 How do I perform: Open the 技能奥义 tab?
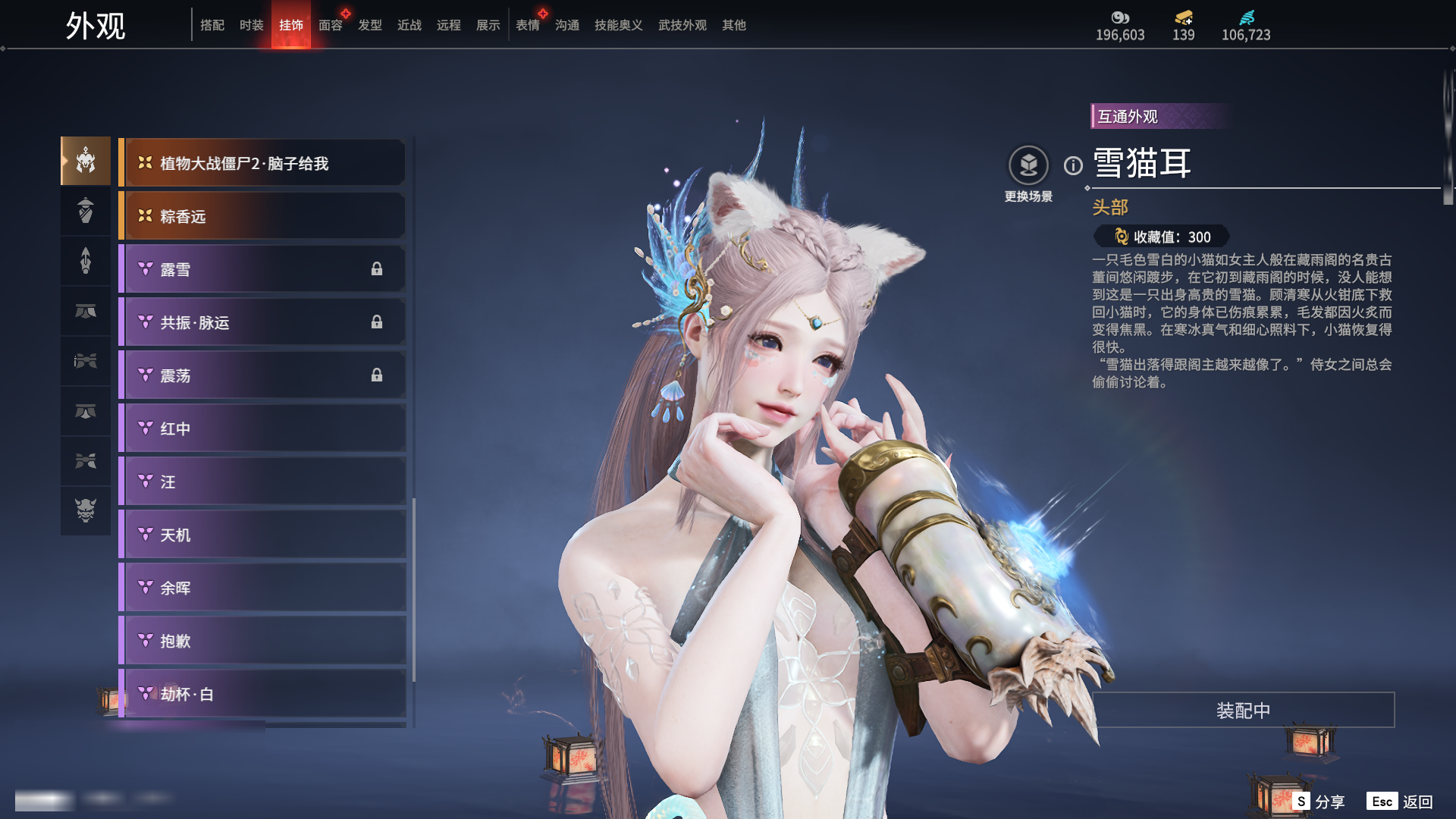pyautogui.click(x=618, y=25)
